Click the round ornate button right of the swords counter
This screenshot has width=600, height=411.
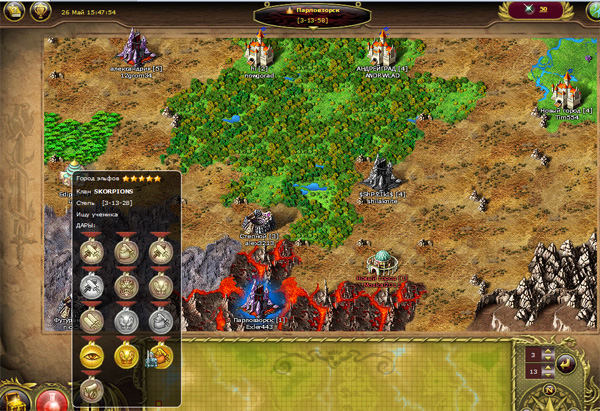click(x=590, y=11)
